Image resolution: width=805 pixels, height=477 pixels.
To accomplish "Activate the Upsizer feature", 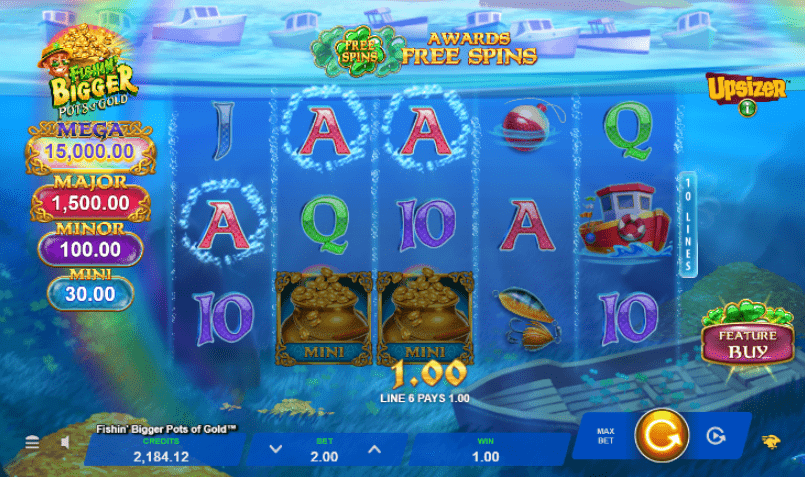I will [x=743, y=92].
